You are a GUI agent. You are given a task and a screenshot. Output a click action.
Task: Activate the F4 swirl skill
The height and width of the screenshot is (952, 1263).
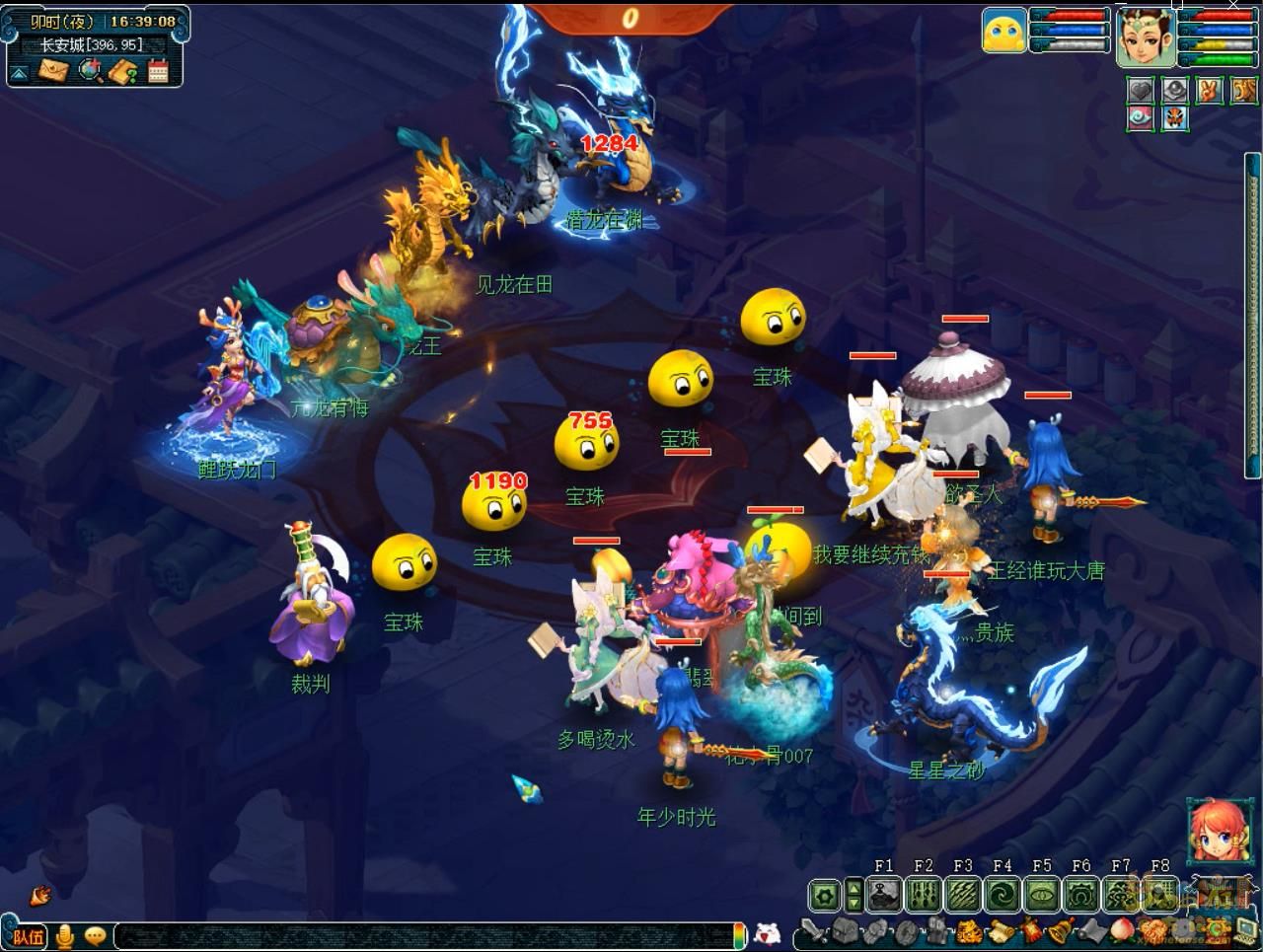1003,896
